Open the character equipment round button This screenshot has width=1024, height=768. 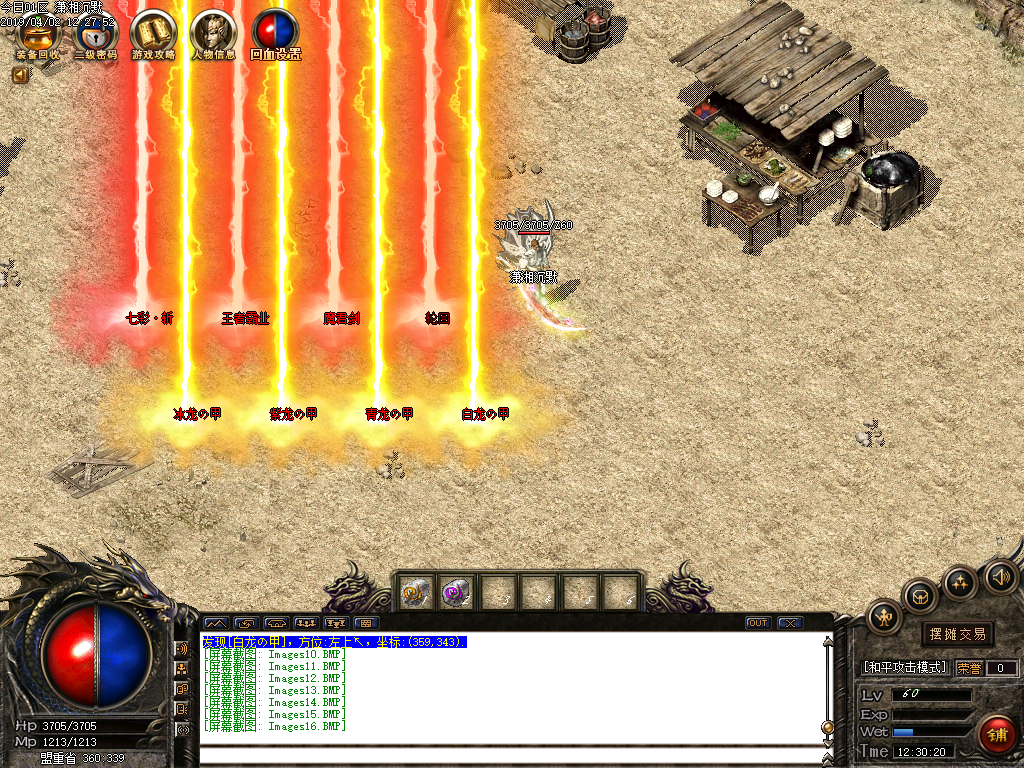884,617
